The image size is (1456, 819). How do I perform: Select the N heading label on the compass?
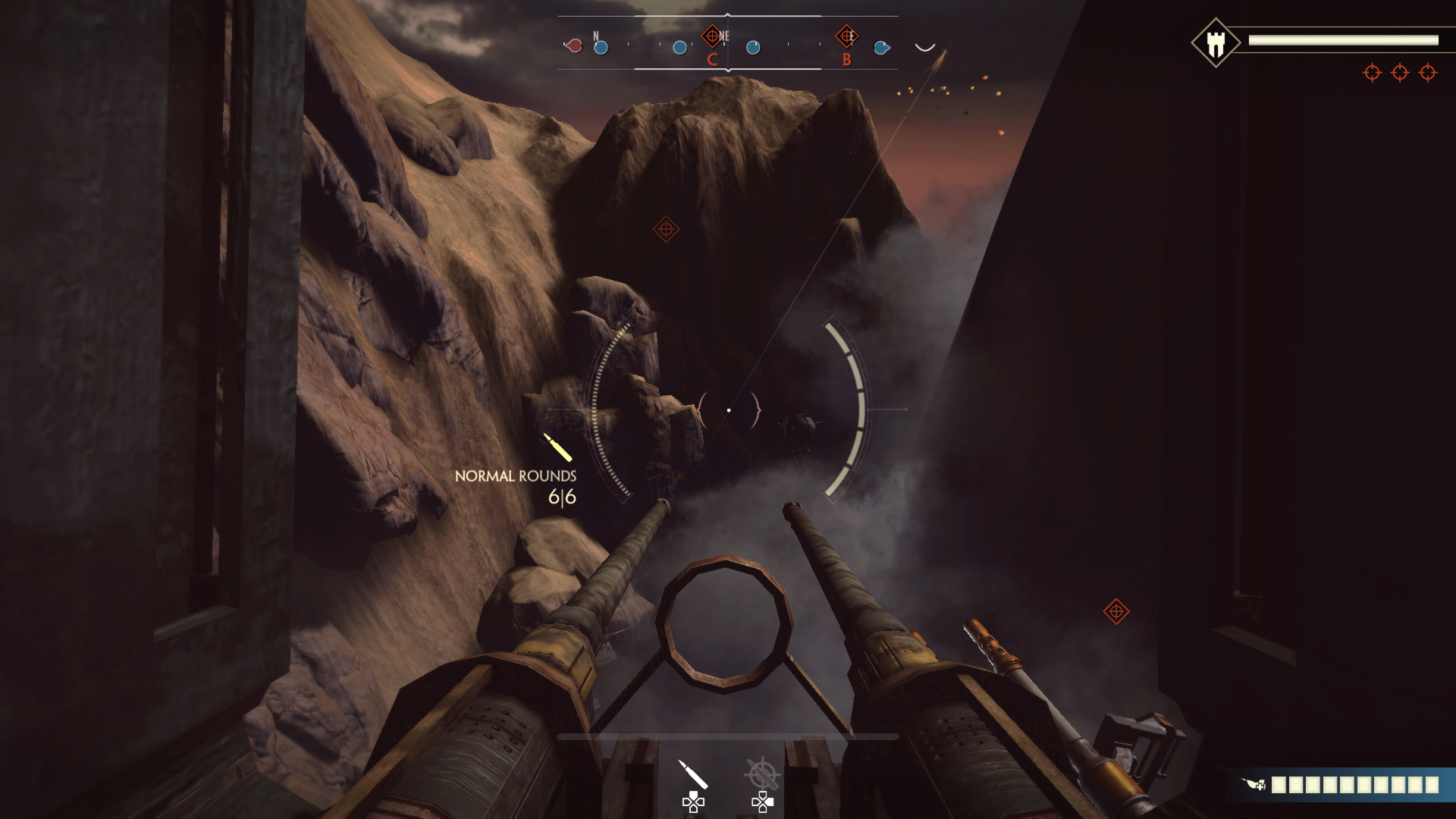tap(596, 36)
